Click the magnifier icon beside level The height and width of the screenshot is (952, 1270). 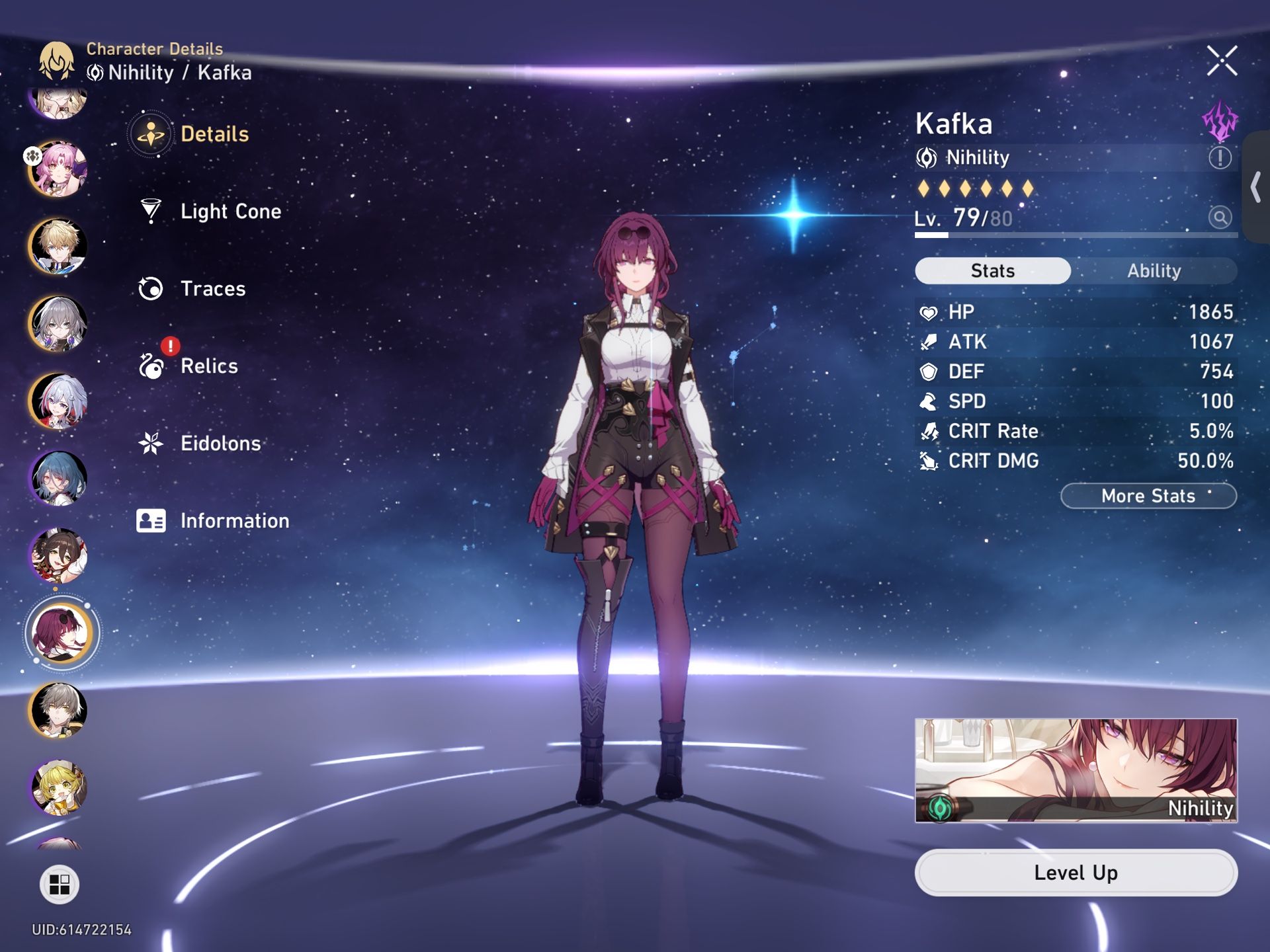coord(1220,217)
